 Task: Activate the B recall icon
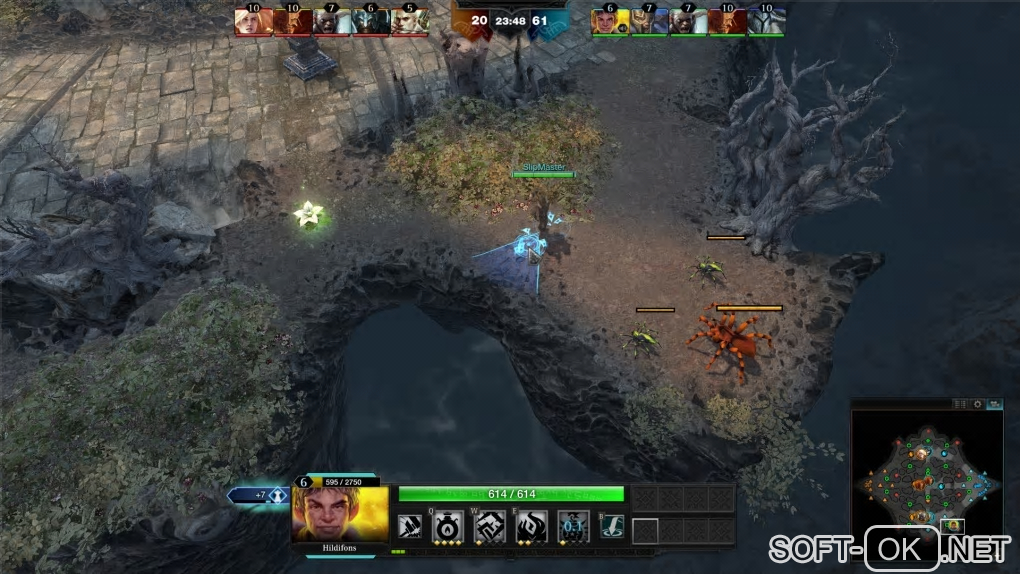[x=612, y=526]
